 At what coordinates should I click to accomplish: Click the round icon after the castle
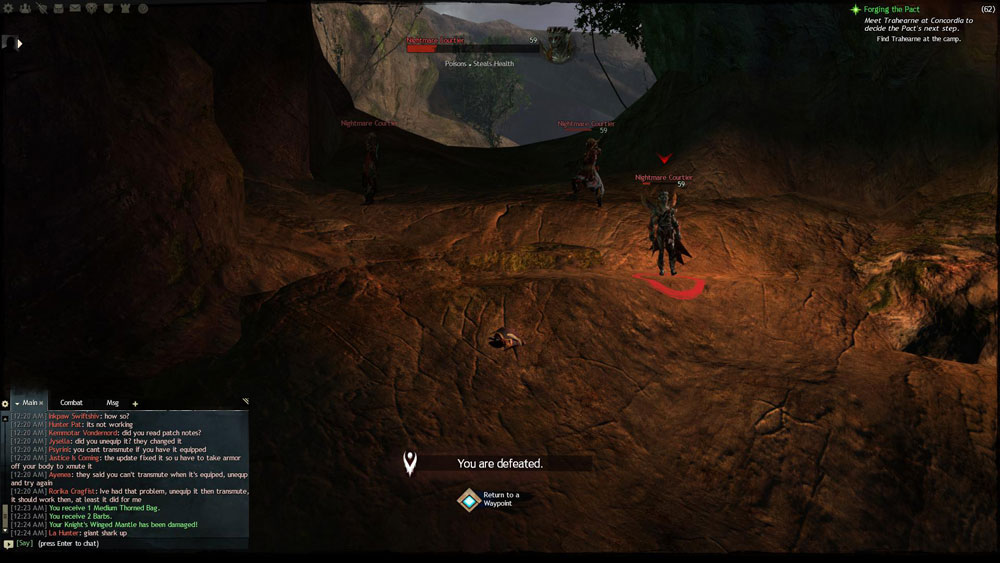(x=143, y=8)
